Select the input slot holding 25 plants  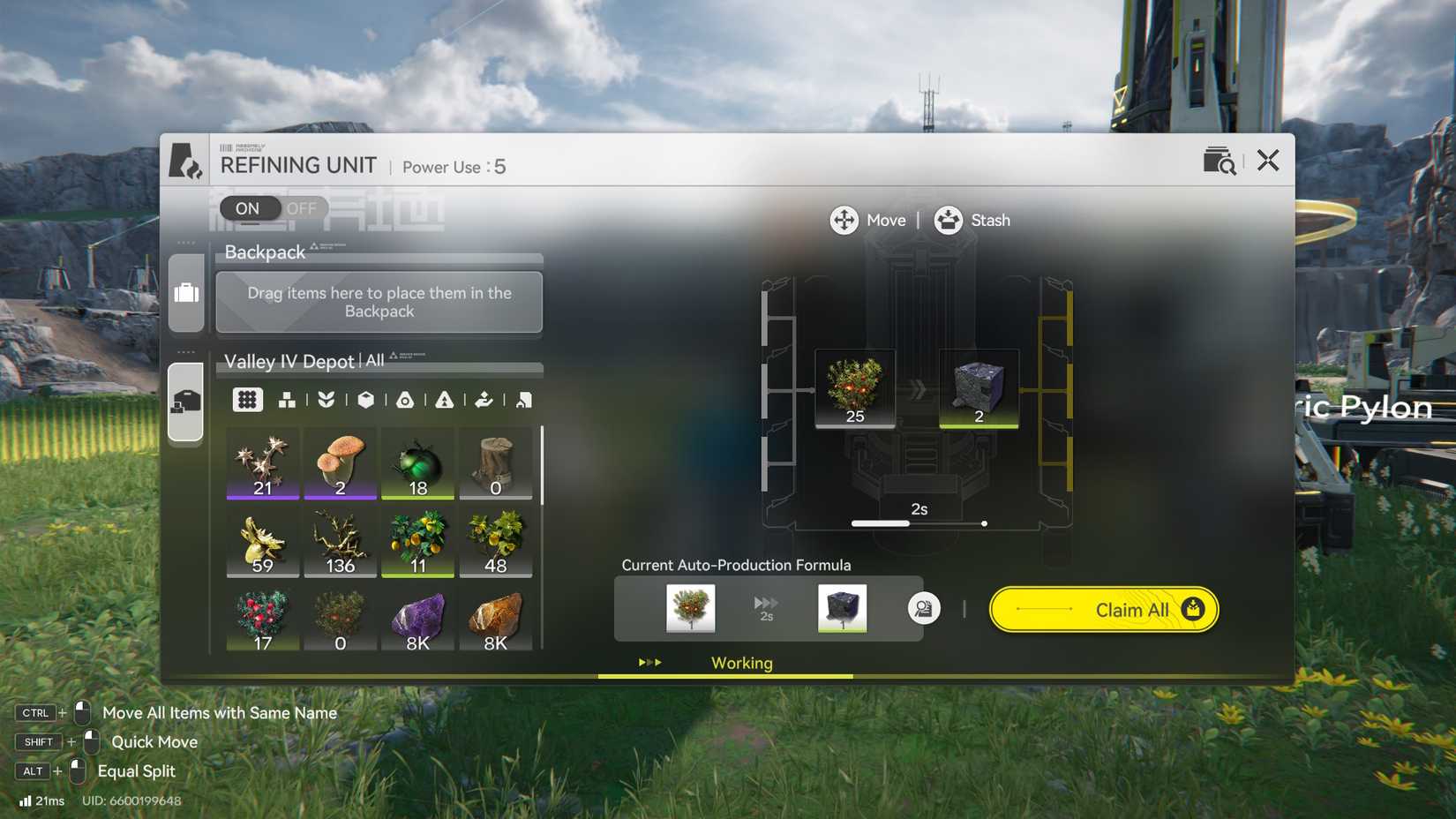(854, 388)
